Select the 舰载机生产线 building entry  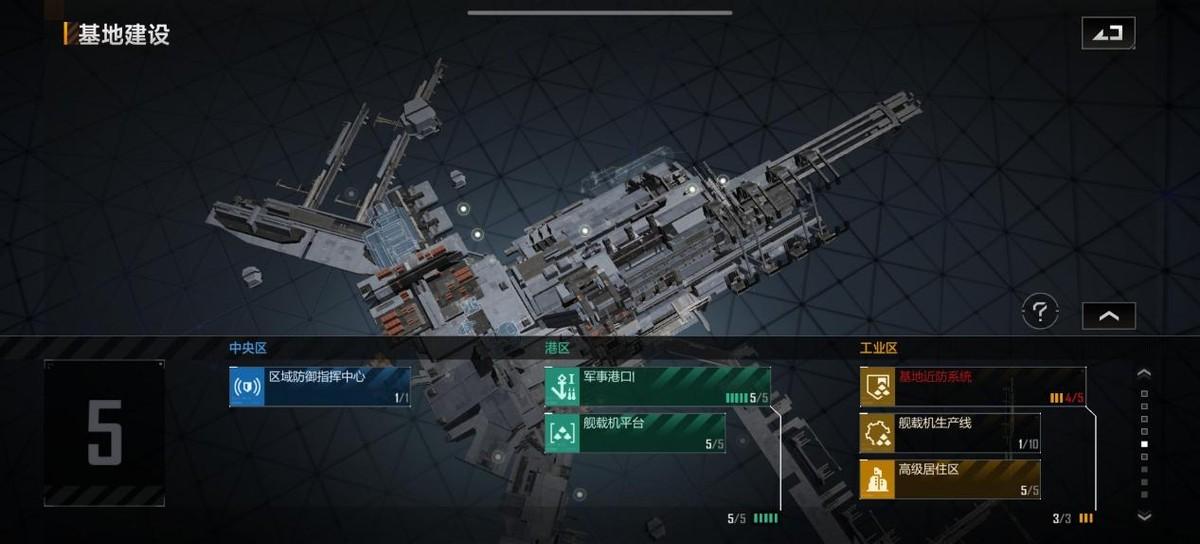[x=949, y=433]
